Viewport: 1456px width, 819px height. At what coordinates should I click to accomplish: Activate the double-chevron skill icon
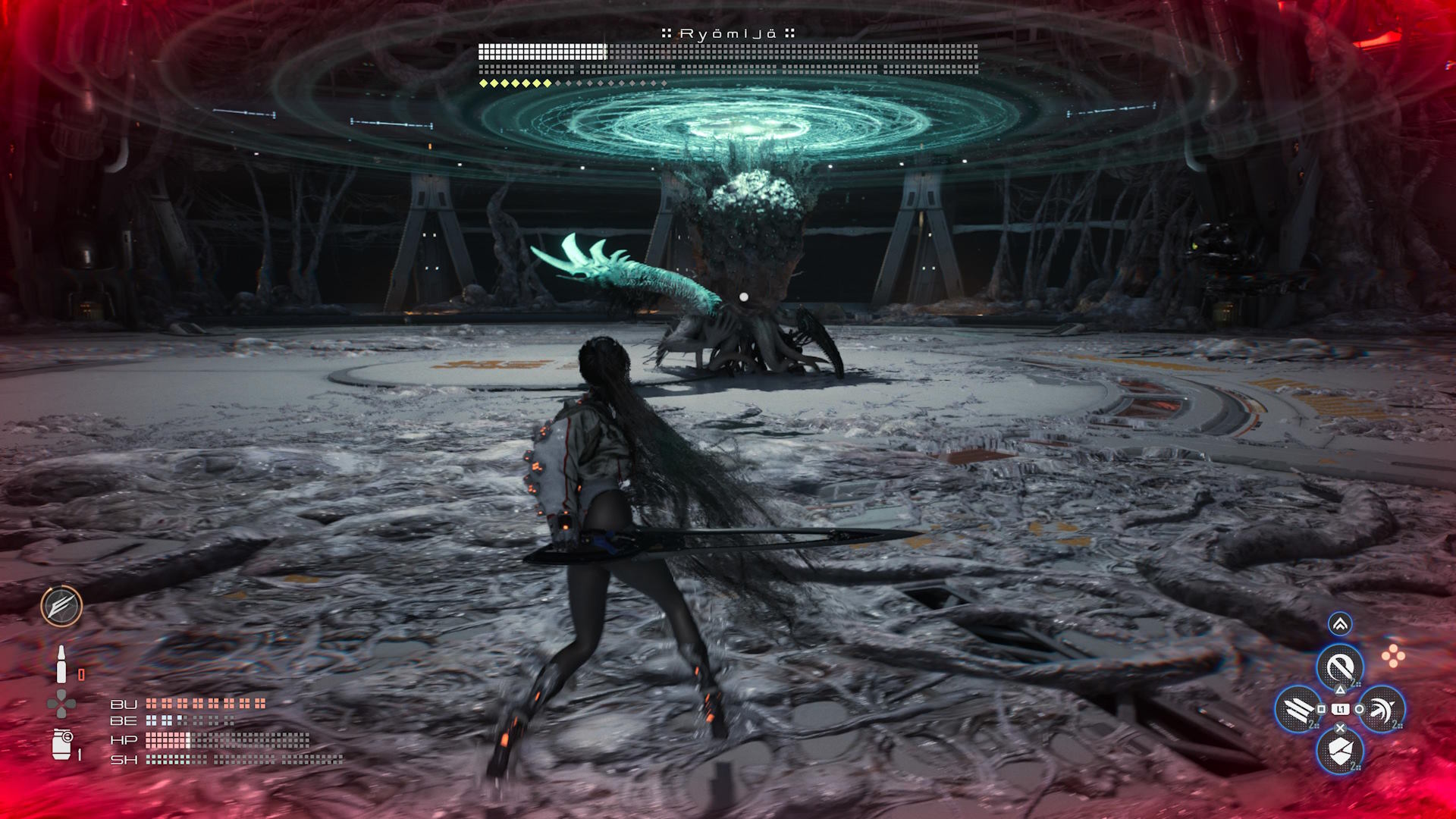[1340, 624]
